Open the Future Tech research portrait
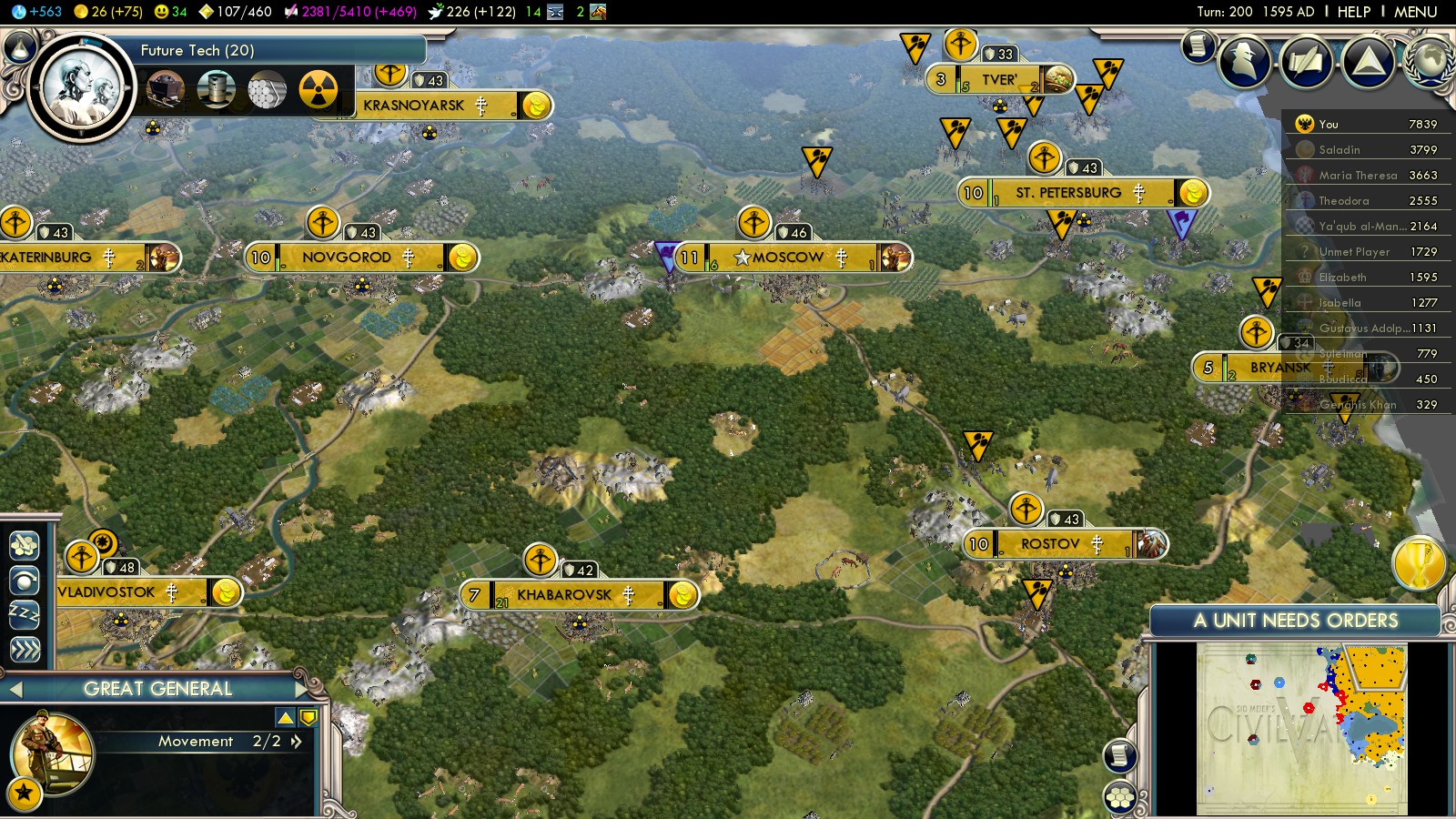Image resolution: width=1456 pixels, height=819 pixels. [82, 88]
